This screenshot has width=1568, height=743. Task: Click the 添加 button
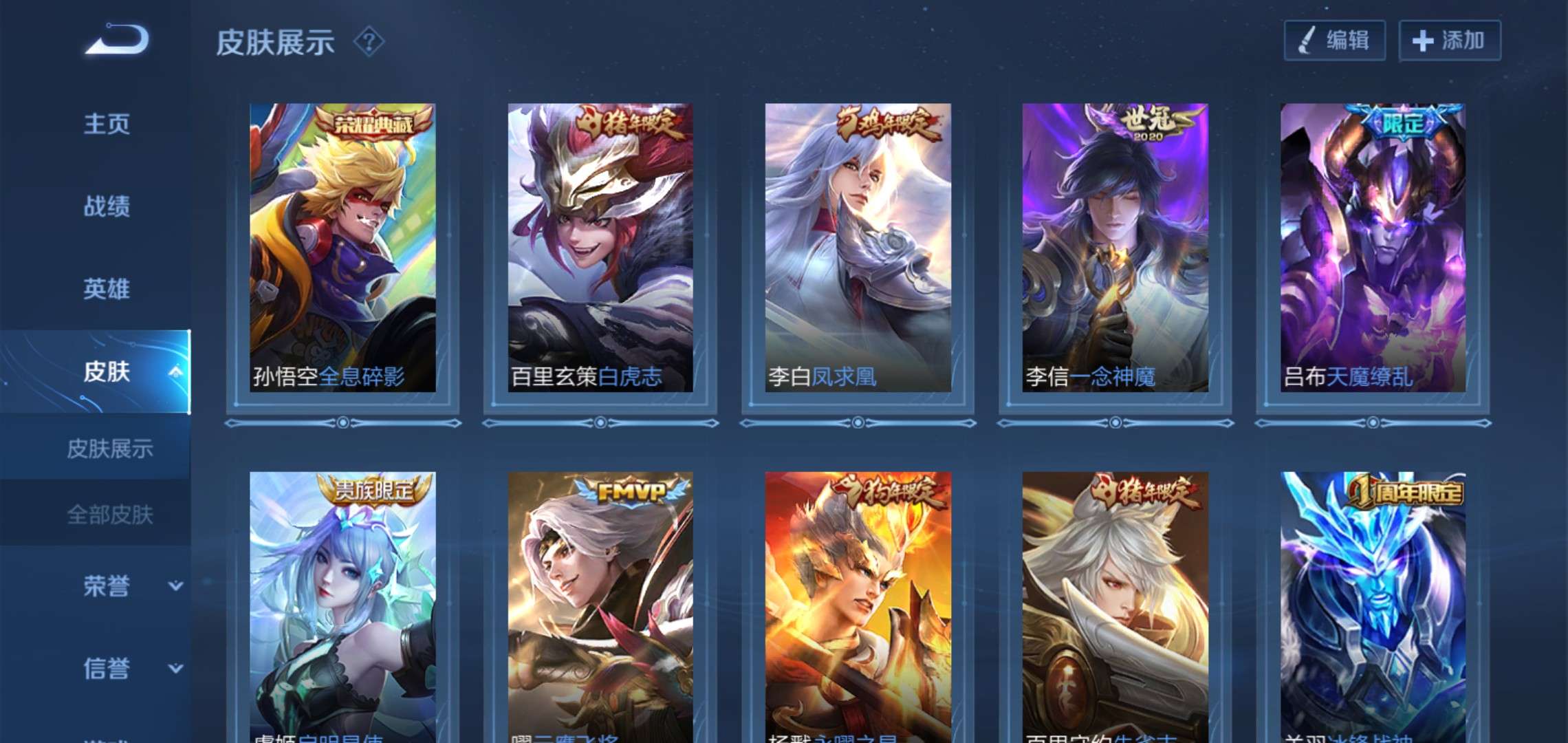[1449, 42]
